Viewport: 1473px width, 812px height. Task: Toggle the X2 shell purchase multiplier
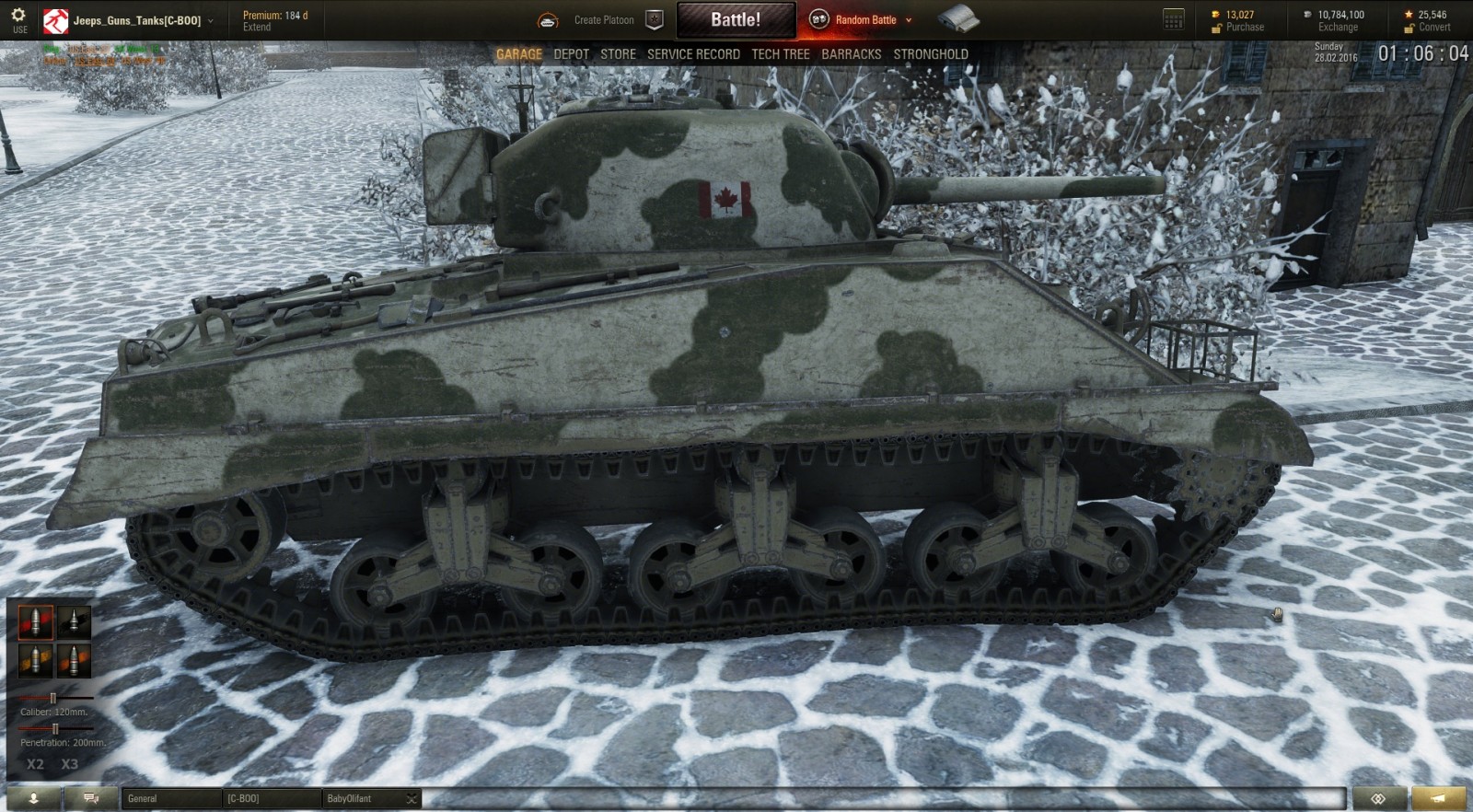tap(35, 763)
